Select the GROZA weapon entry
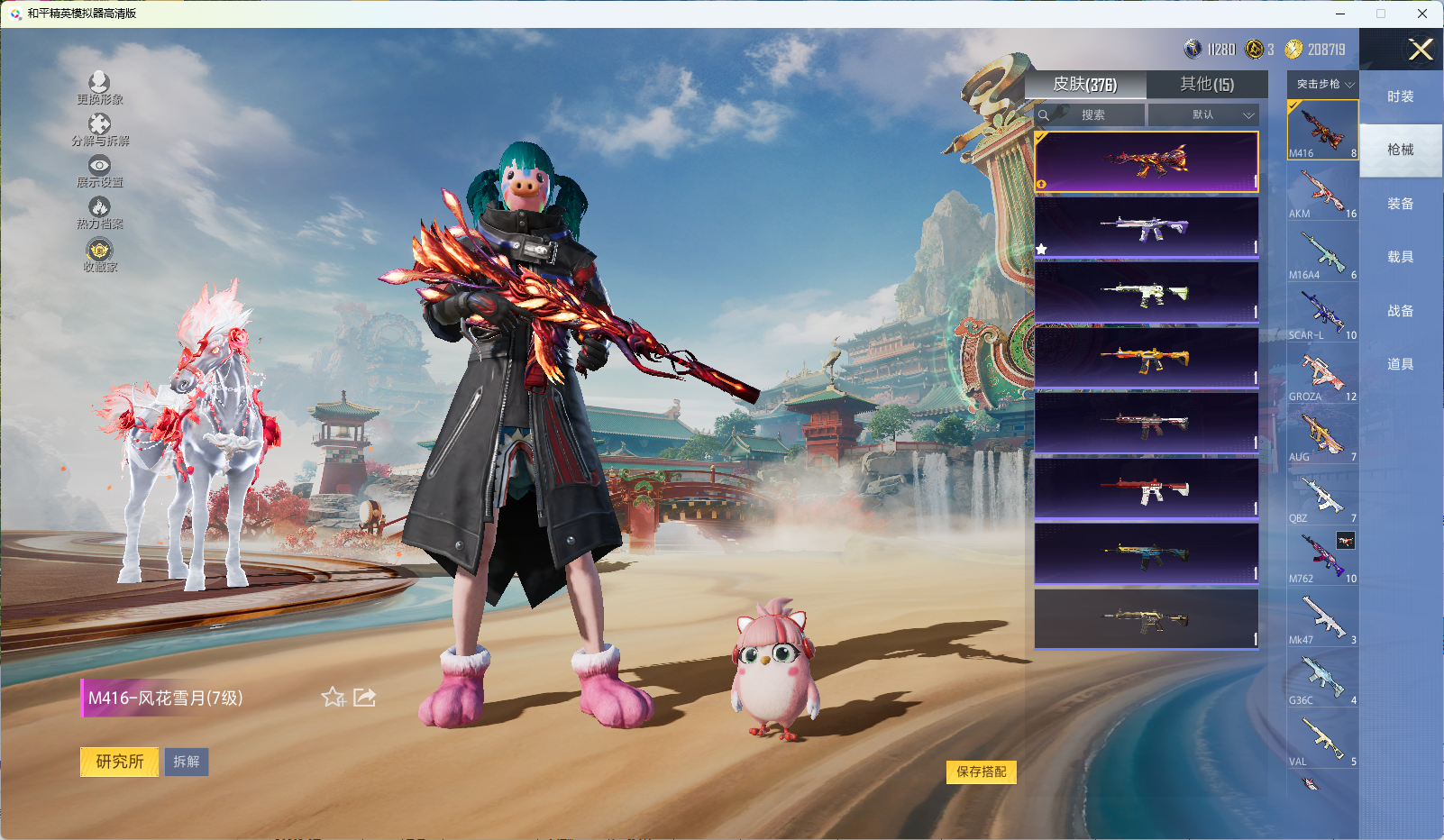 [1322, 375]
